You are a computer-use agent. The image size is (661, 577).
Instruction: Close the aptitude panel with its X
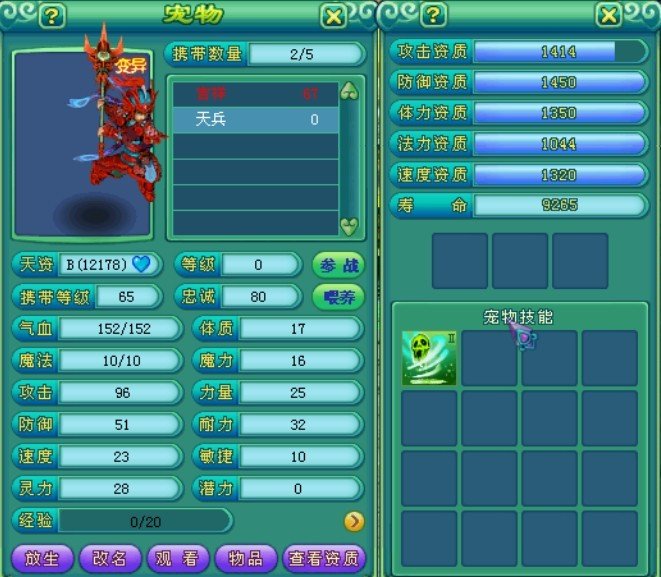608,16
